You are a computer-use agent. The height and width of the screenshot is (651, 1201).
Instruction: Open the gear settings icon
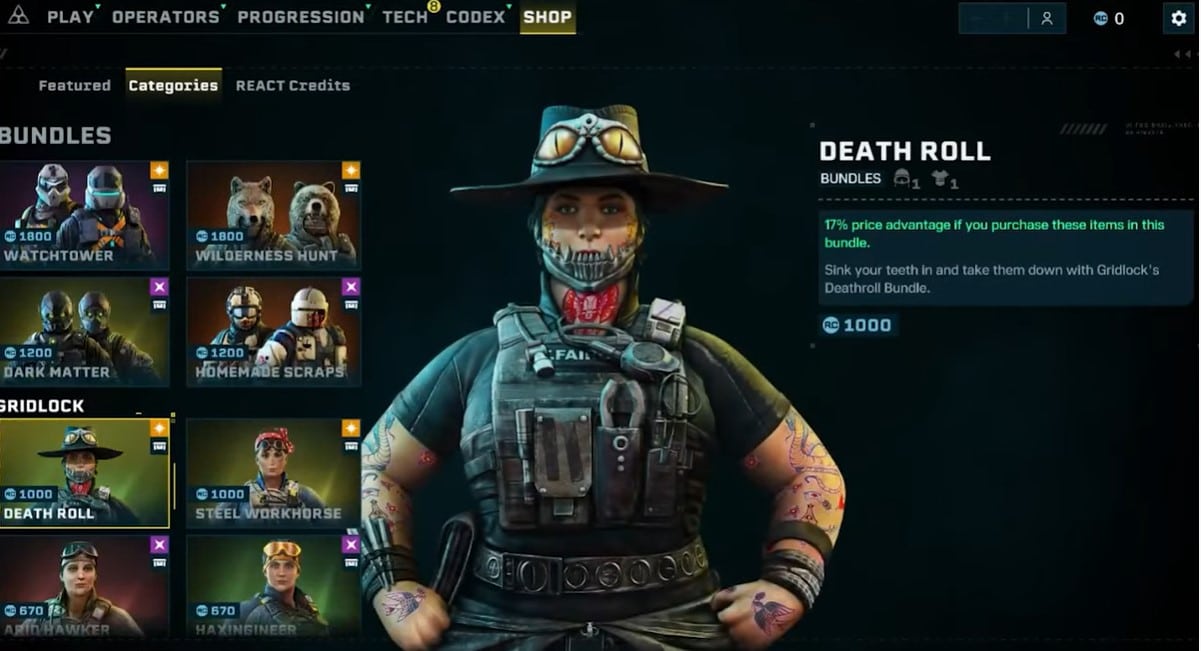1179,18
